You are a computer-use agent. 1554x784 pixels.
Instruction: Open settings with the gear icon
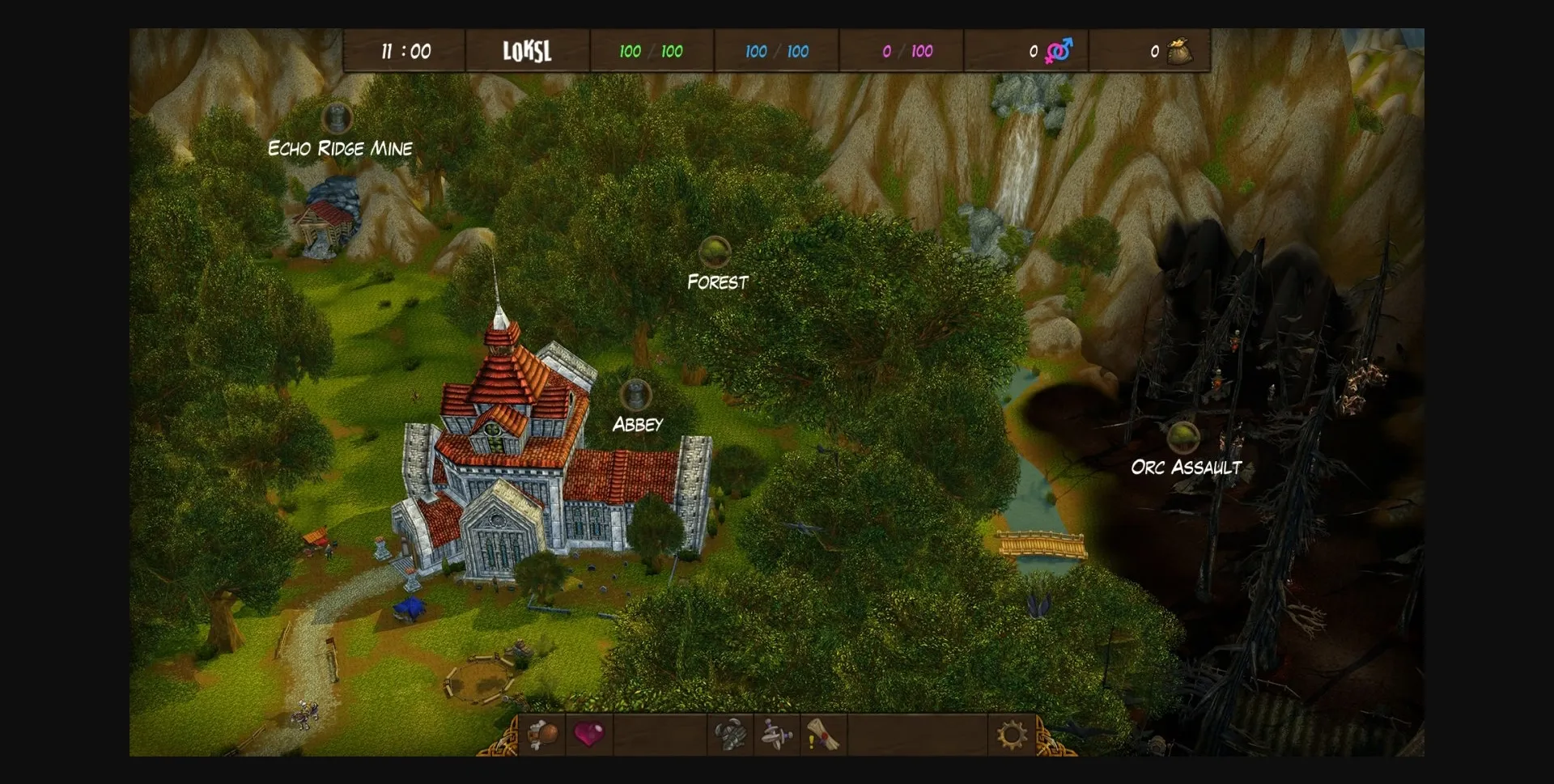[x=1012, y=735]
